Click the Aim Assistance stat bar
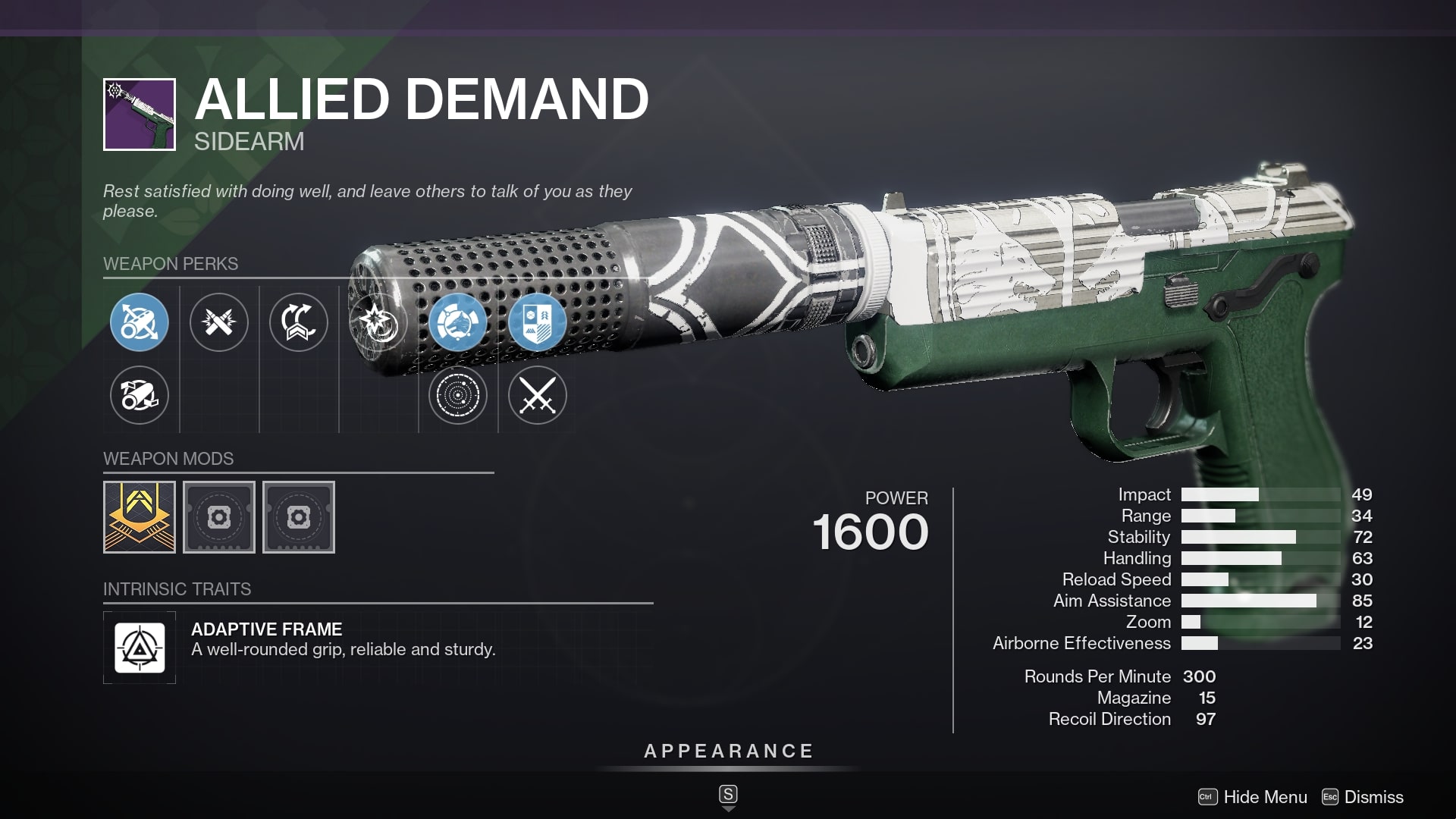 (x=1247, y=601)
